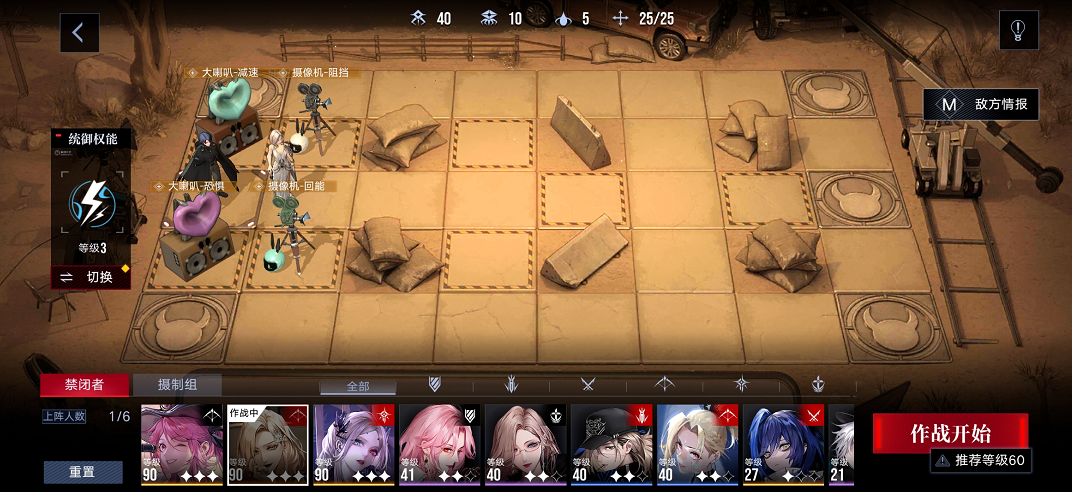
Task: Go back with the top-left arrow button
Action: (x=79, y=33)
